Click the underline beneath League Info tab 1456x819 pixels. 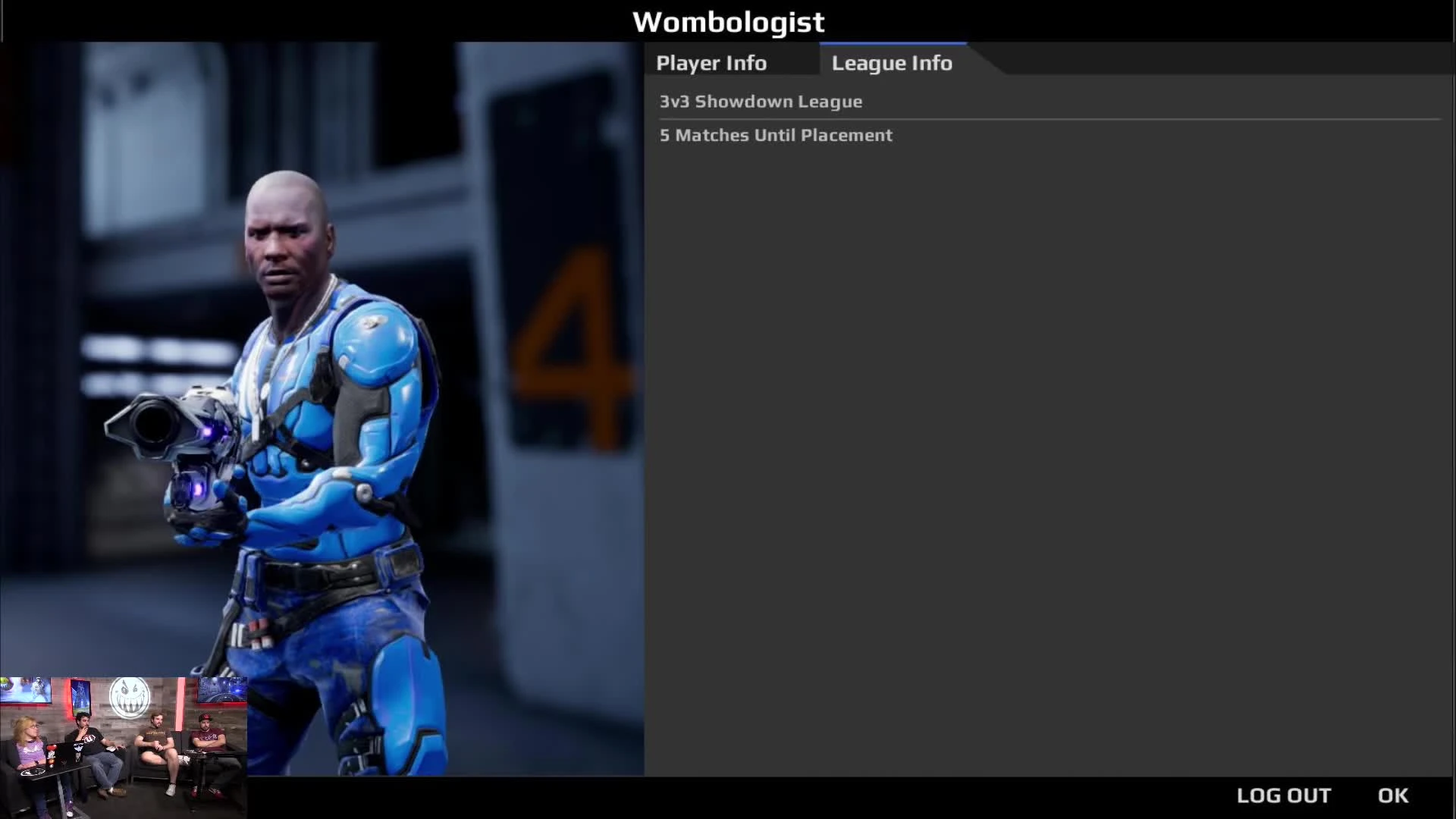pos(892,43)
